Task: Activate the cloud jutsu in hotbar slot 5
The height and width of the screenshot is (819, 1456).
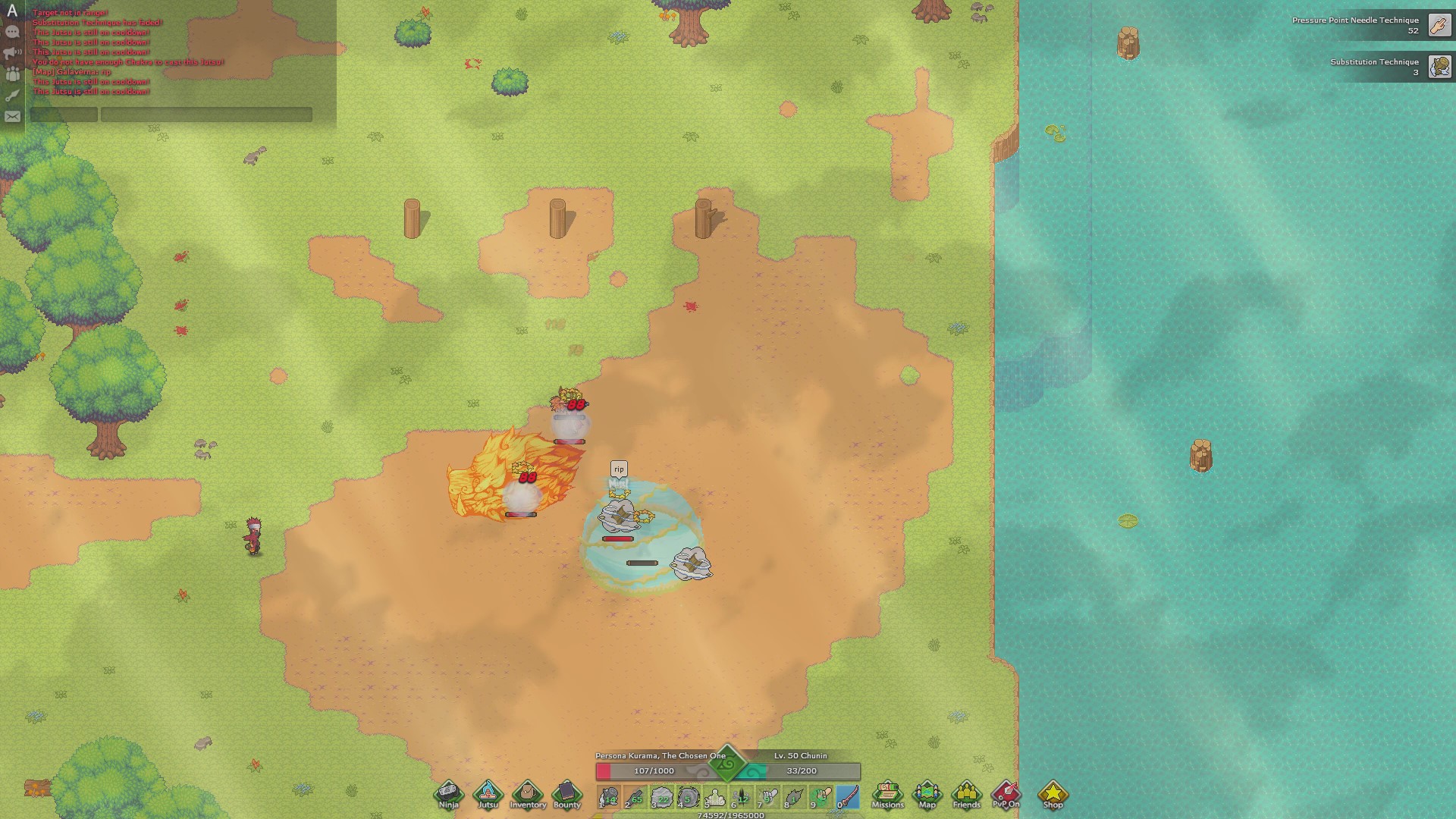Action: [714, 797]
